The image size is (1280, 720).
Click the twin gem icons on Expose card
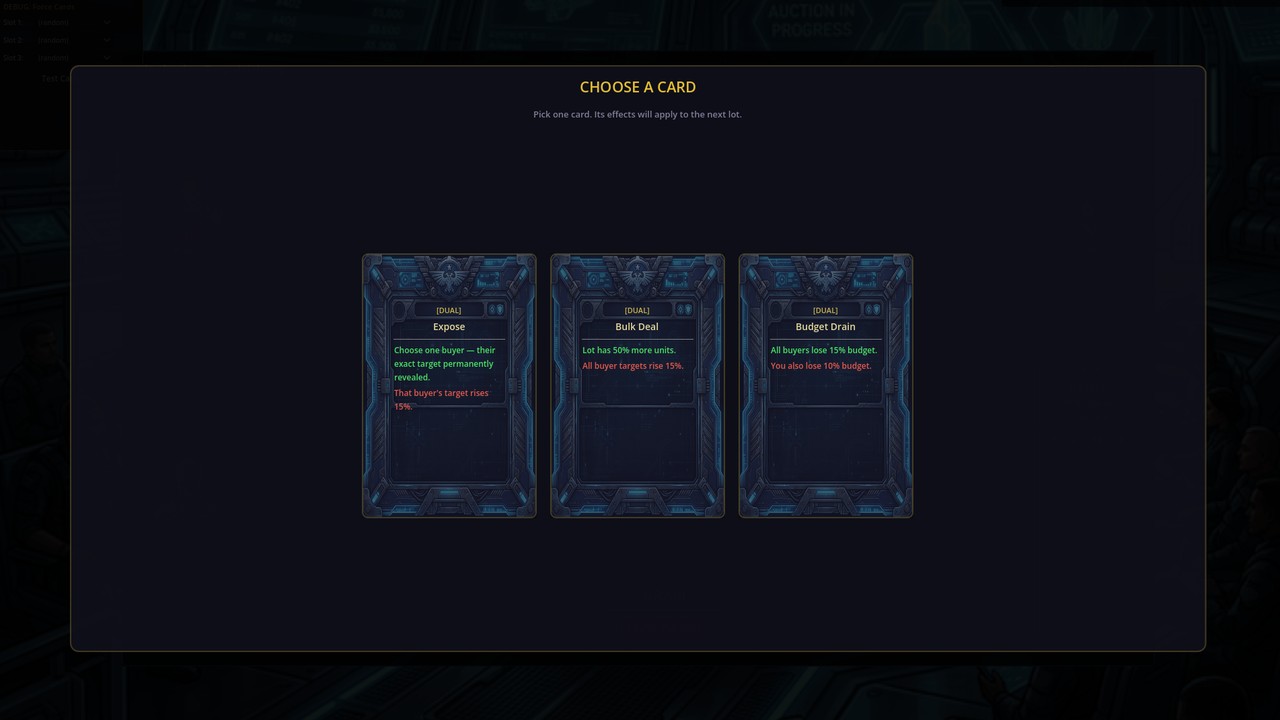click(x=497, y=309)
